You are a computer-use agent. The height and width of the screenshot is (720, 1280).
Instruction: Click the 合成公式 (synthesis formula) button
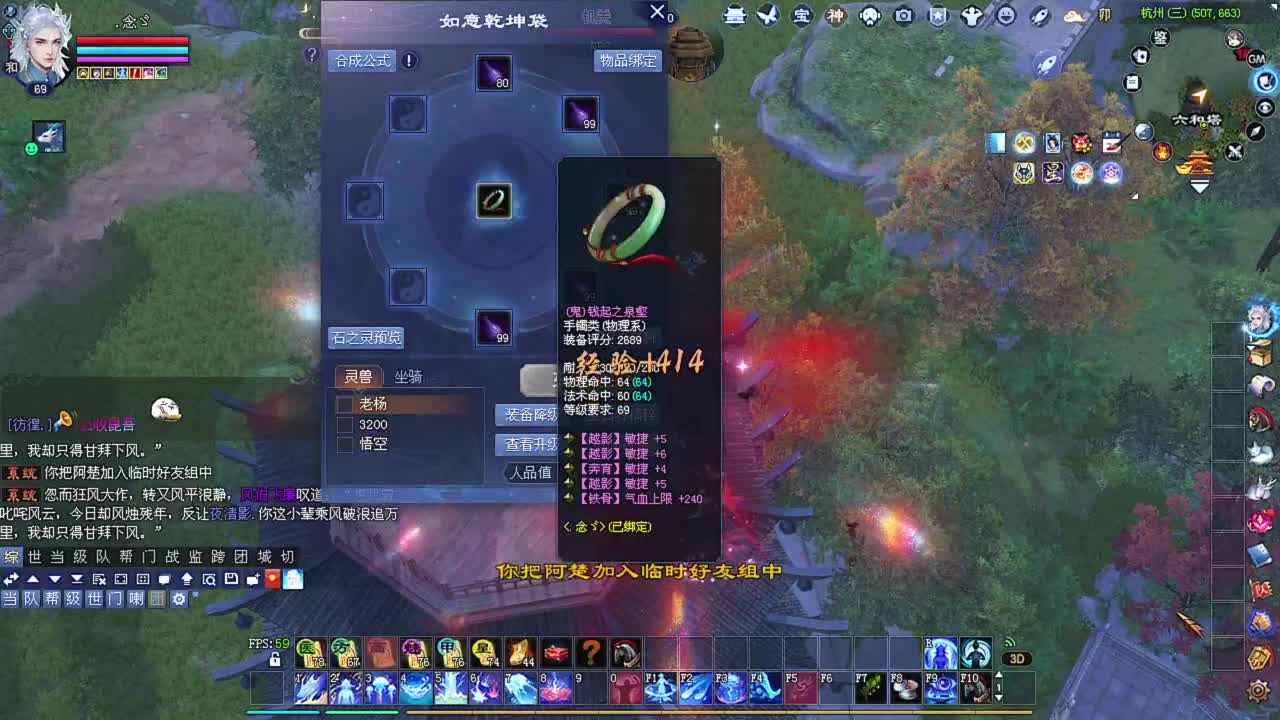tap(362, 60)
